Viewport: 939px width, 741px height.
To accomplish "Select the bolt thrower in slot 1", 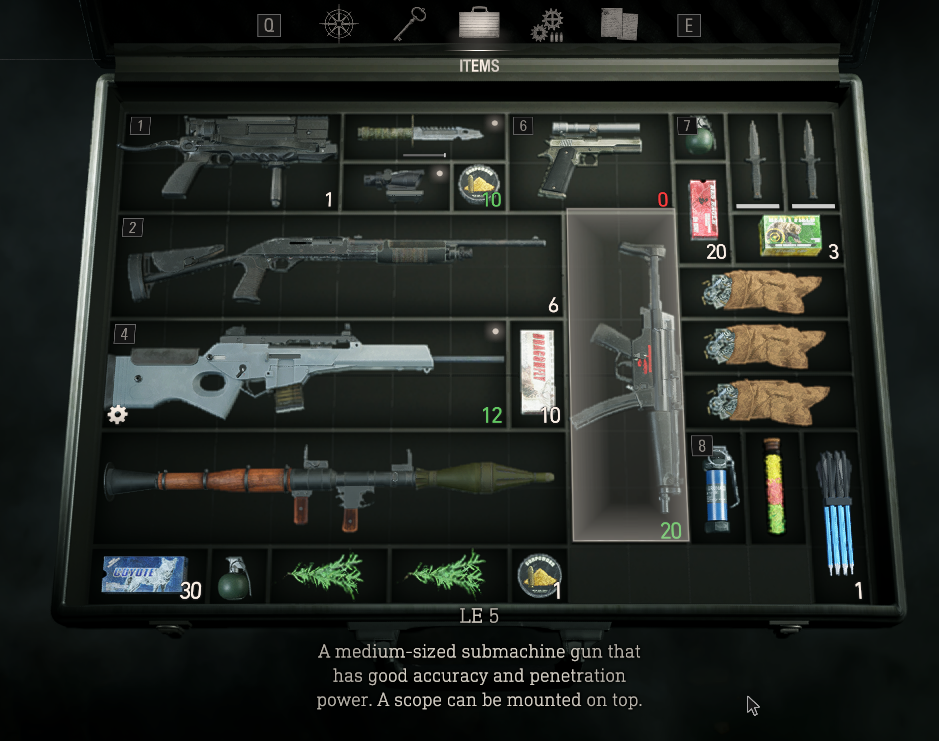I will tap(230, 160).
